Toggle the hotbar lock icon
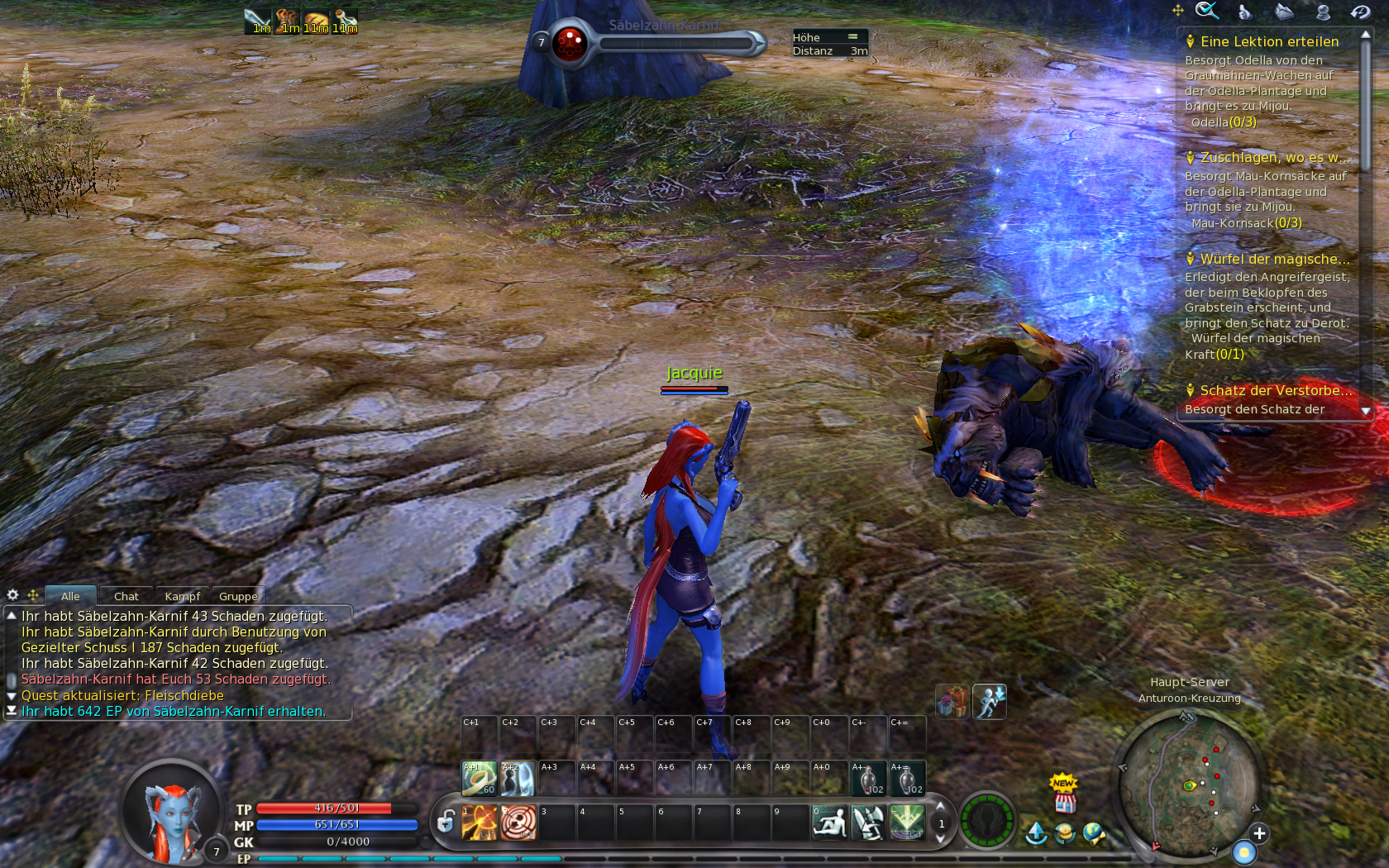The height and width of the screenshot is (868, 1389). [x=446, y=822]
